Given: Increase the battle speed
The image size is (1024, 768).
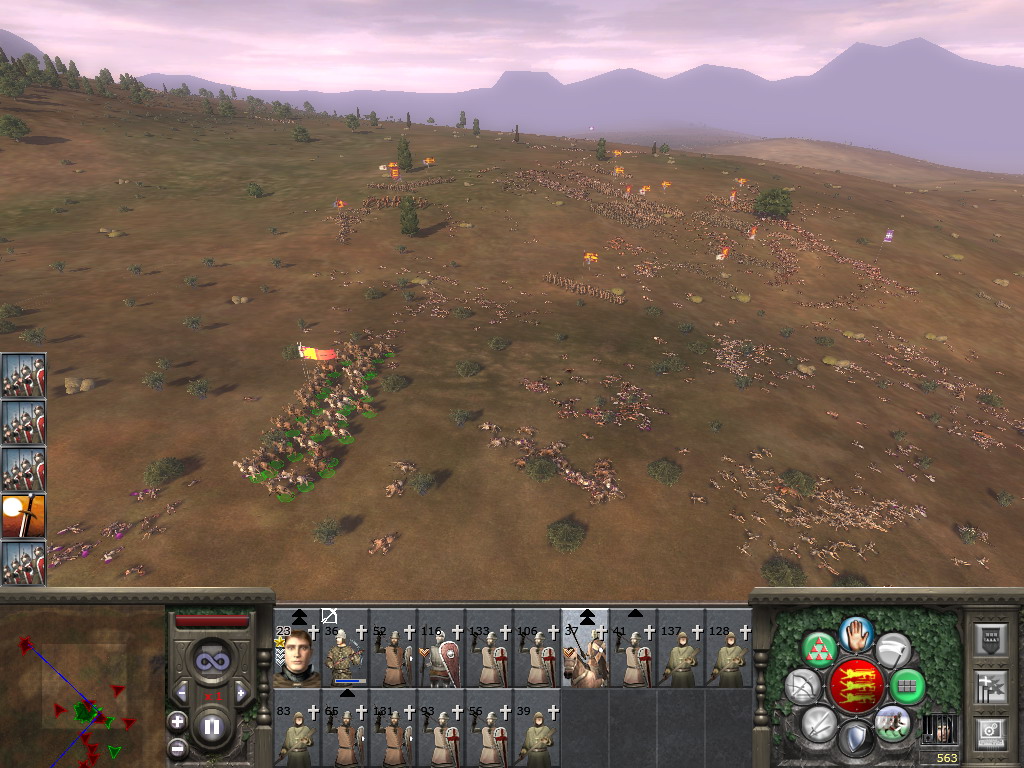Looking at the screenshot, I should coord(240,692).
